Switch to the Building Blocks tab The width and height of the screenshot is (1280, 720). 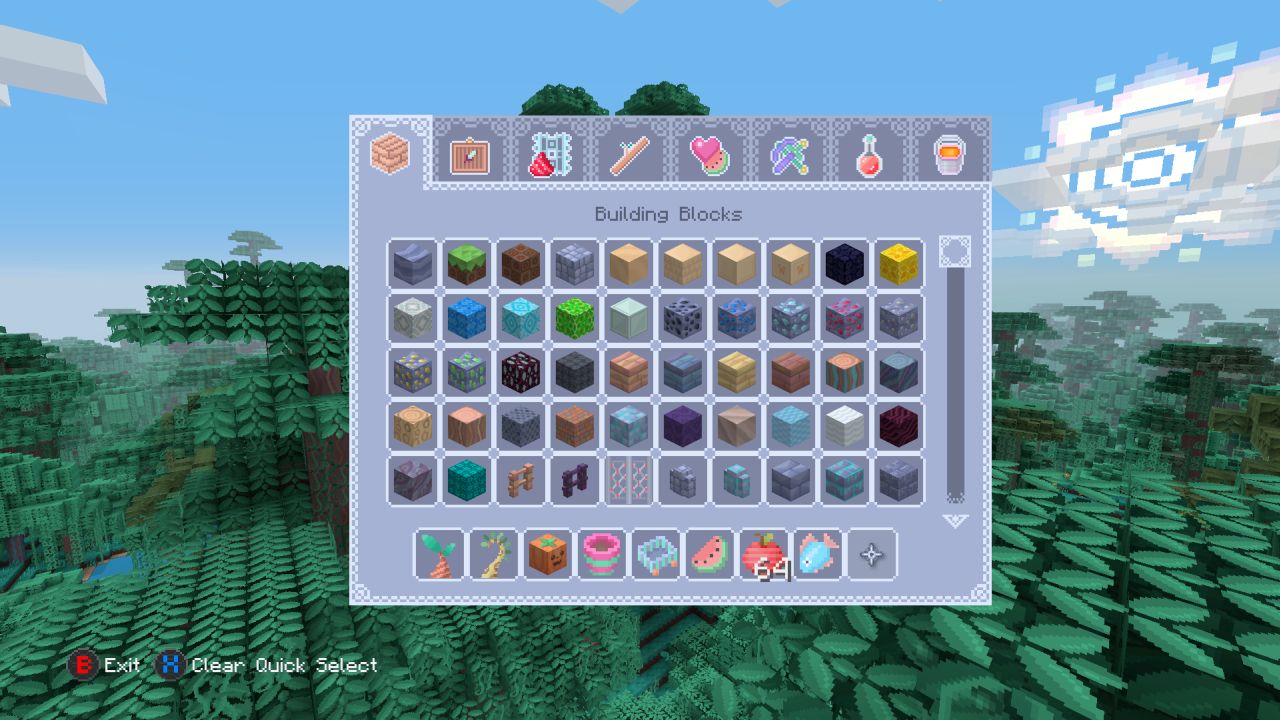point(390,155)
